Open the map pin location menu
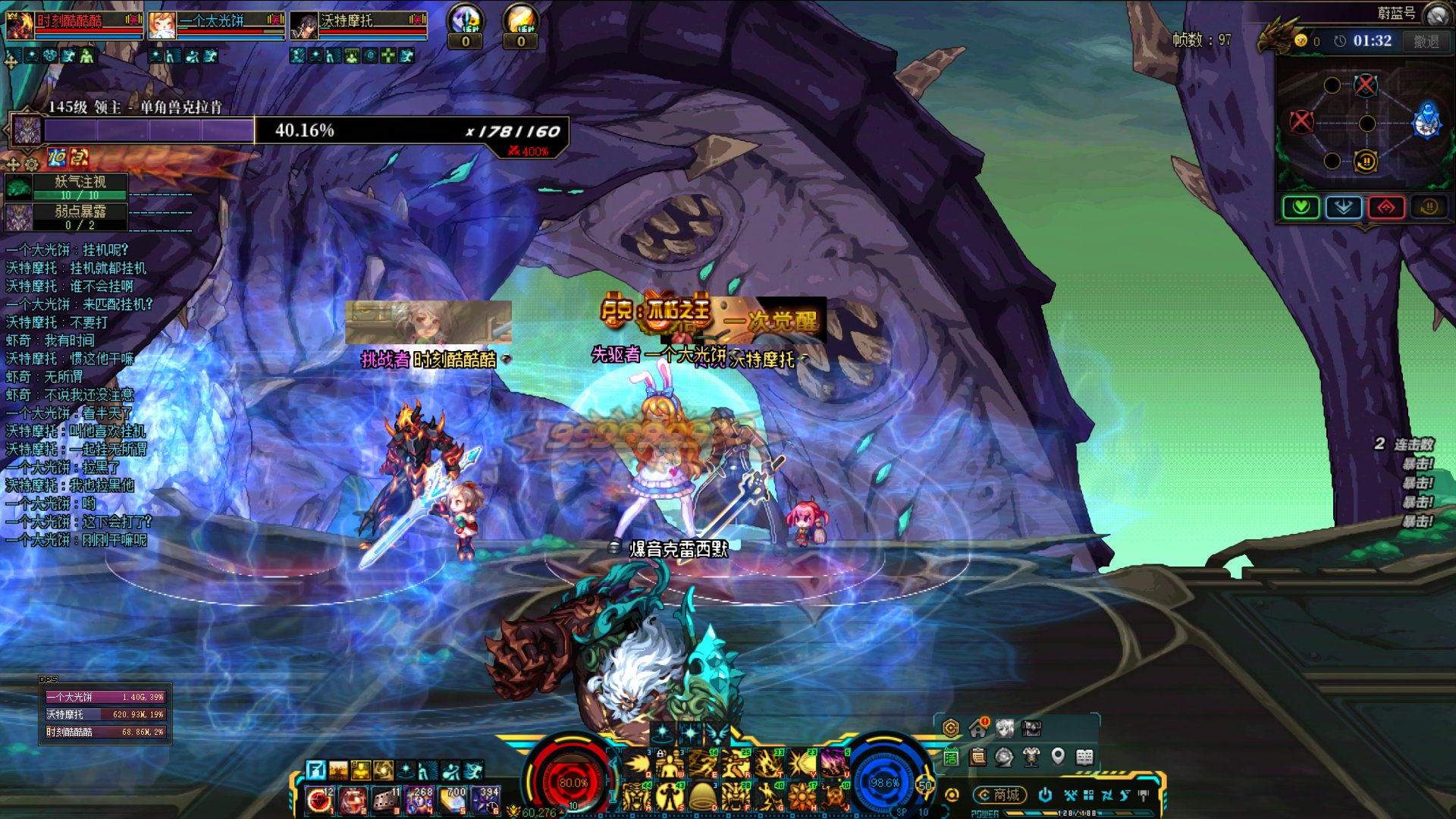The image size is (1456, 819). [x=1058, y=756]
